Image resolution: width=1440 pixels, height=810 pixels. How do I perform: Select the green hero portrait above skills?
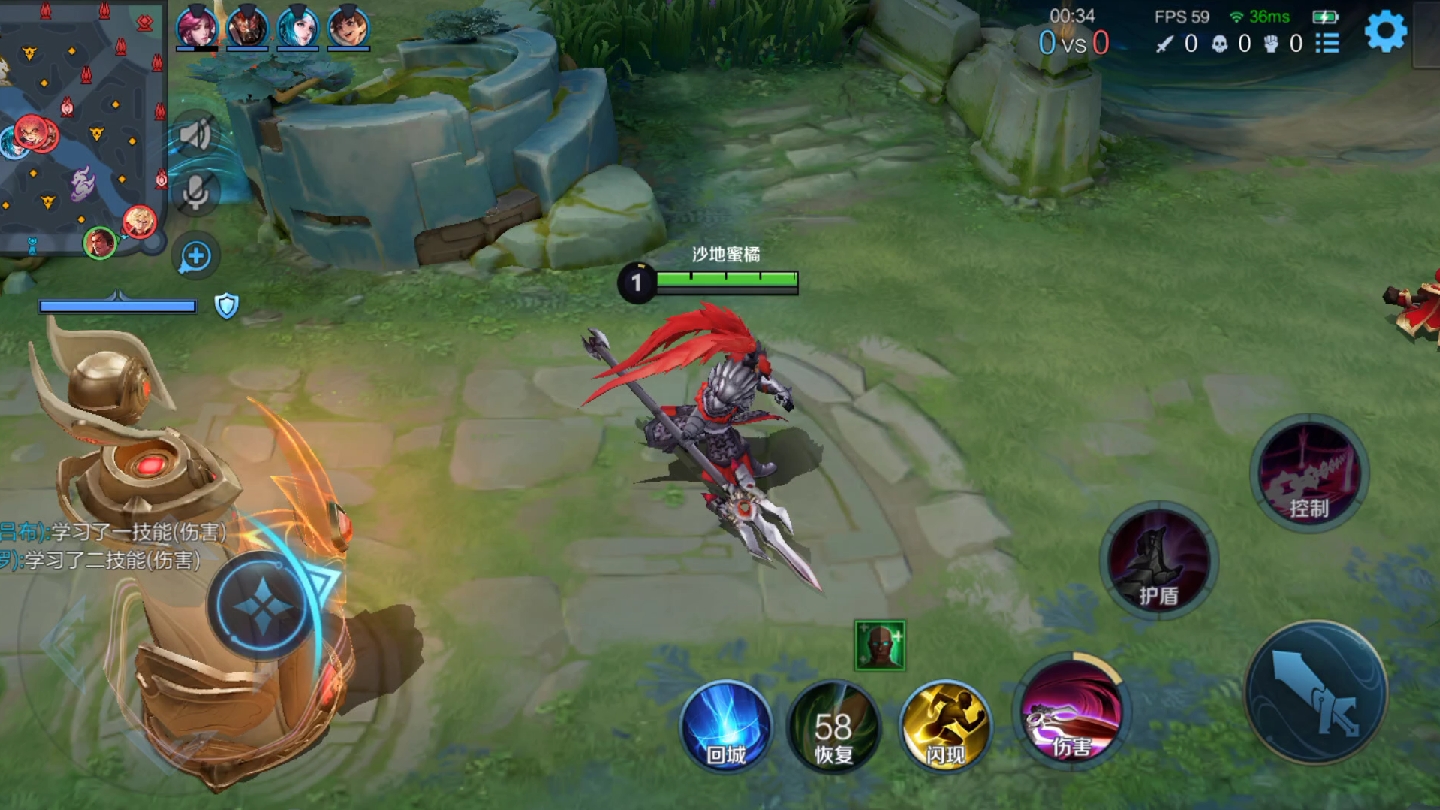click(x=880, y=645)
